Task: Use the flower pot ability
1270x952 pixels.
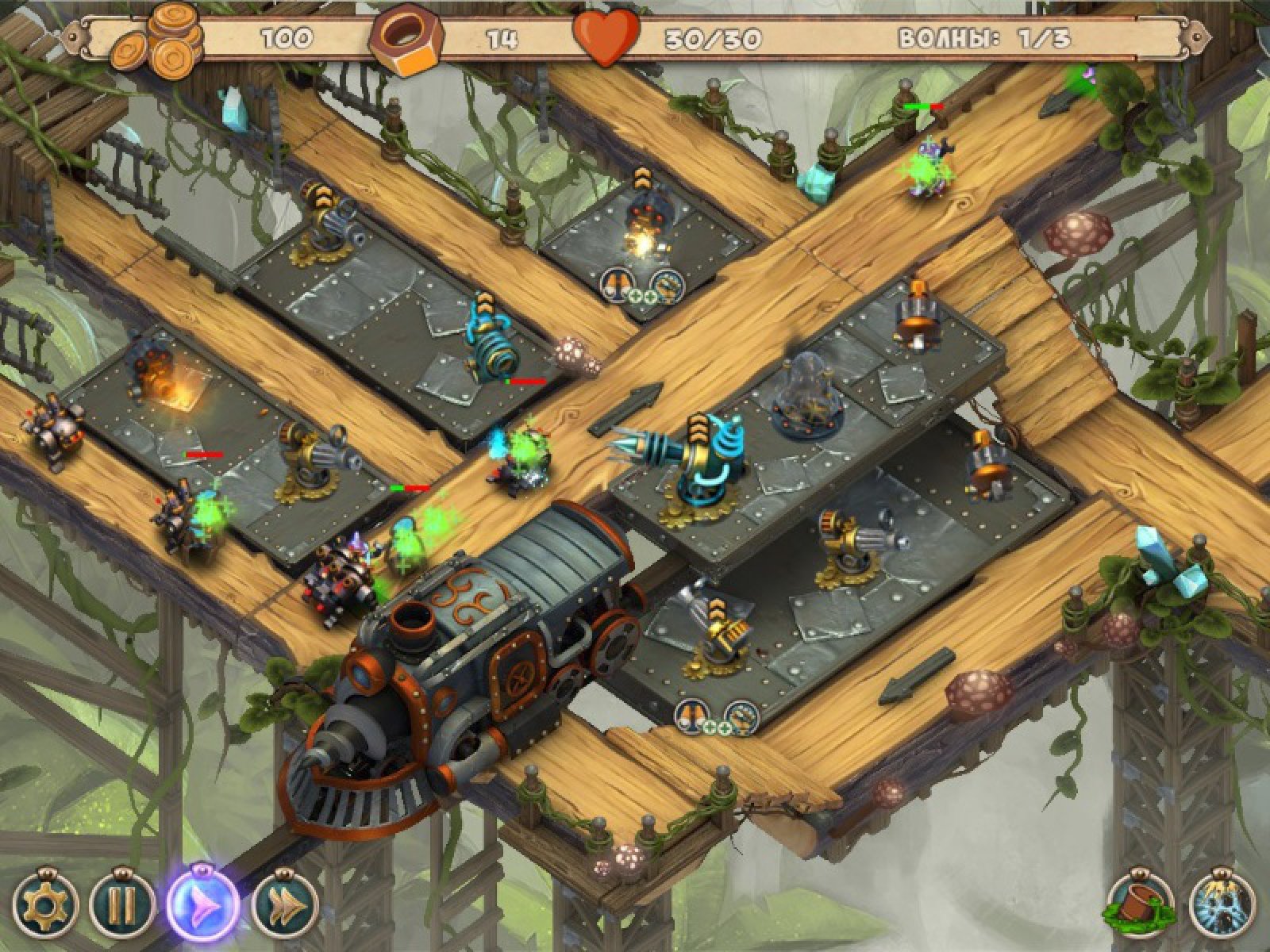Action: pyautogui.click(x=1141, y=907)
